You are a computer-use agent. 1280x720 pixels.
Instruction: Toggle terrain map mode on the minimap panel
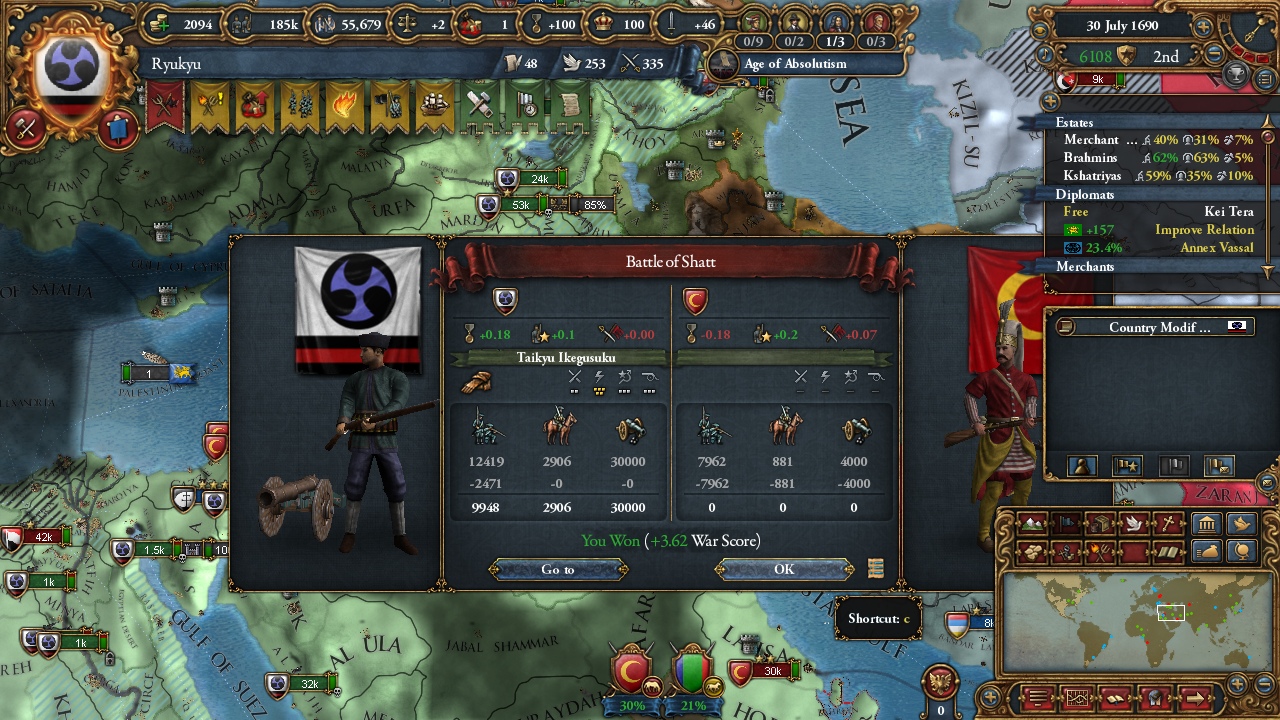tap(1033, 524)
